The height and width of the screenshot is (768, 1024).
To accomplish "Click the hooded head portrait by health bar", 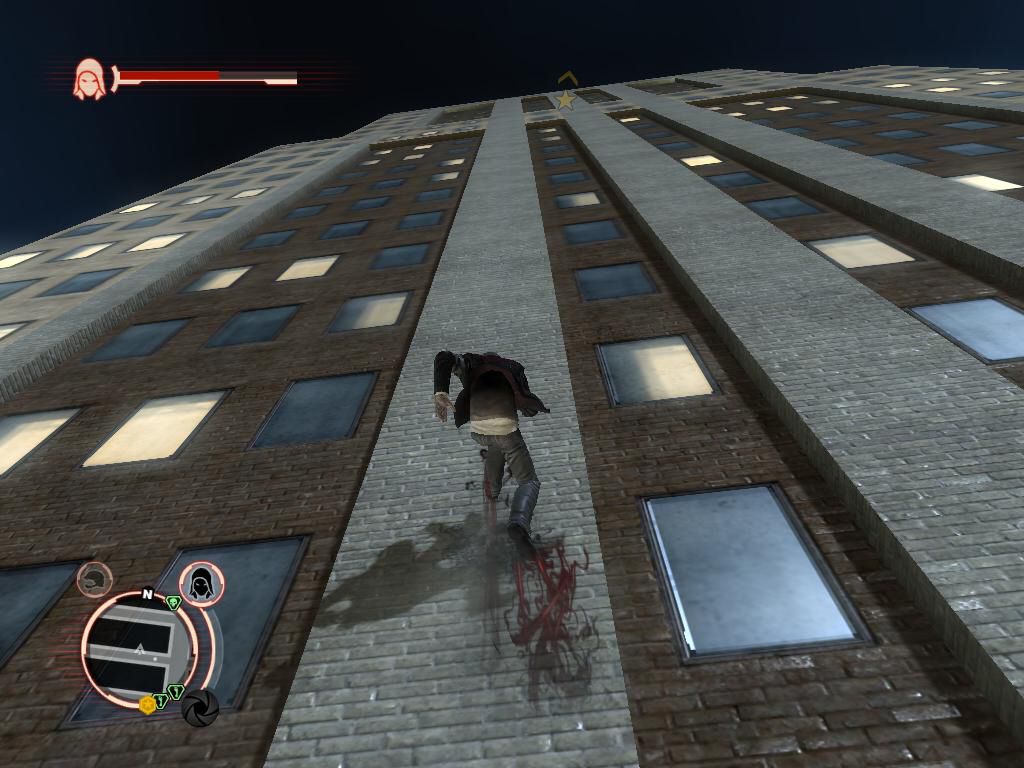I will [x=88, y=78].
